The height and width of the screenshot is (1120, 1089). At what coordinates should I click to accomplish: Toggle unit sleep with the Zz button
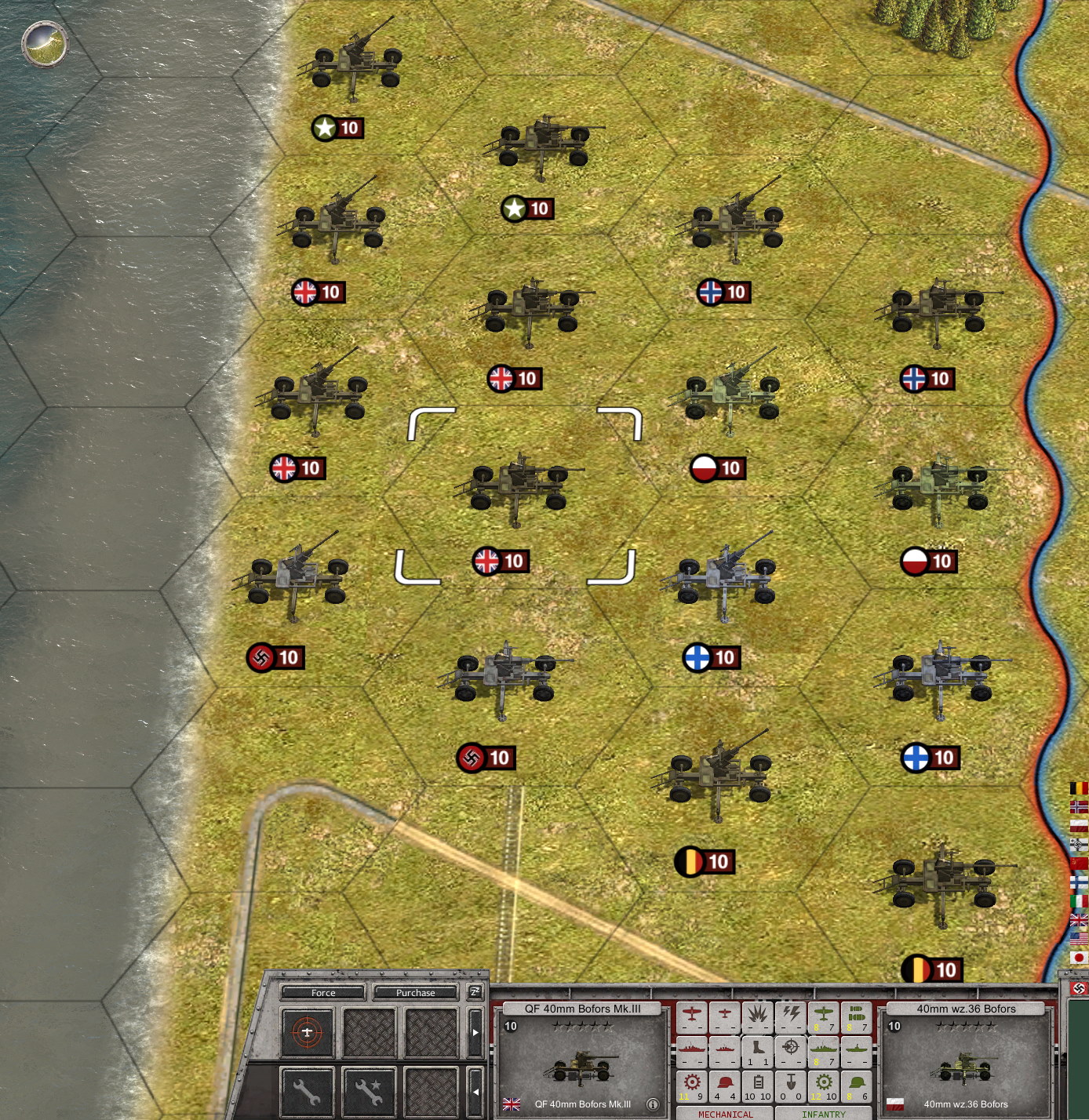coord(474,992)
